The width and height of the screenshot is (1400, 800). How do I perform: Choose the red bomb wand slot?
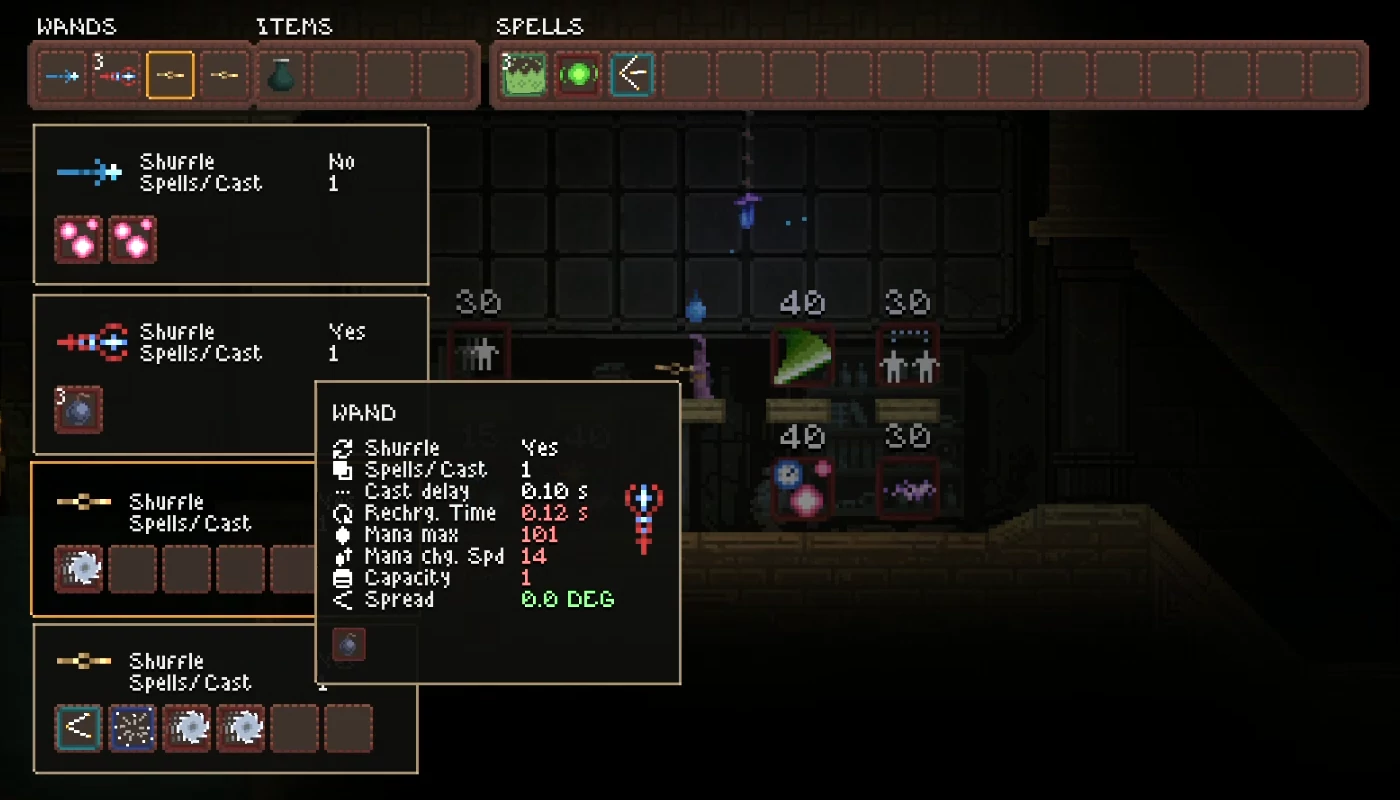pos(117,75)
